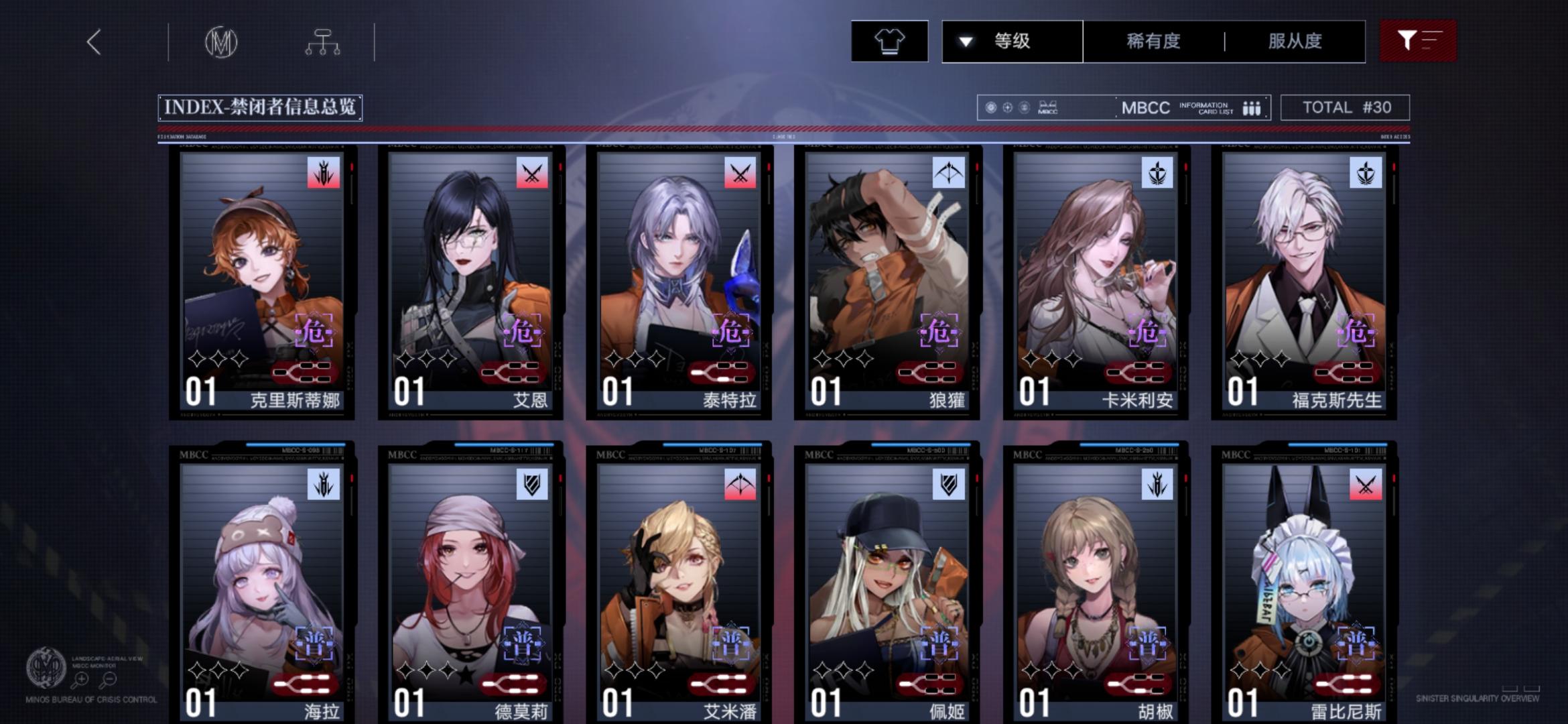Select the zoom-in magnifier at bottom left

[x=80, y=678]
